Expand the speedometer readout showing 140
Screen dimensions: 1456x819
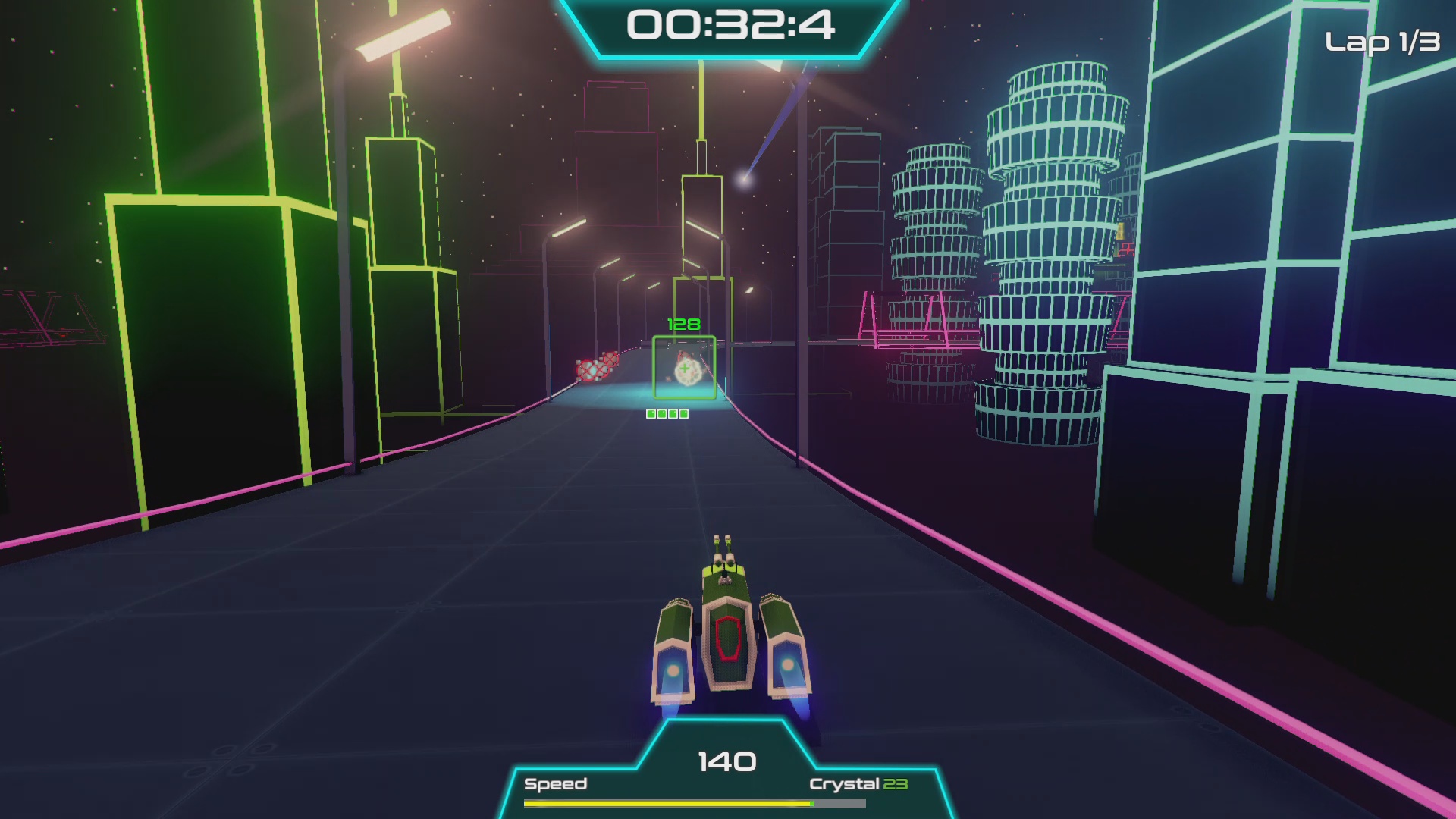(x=728, y=760)
